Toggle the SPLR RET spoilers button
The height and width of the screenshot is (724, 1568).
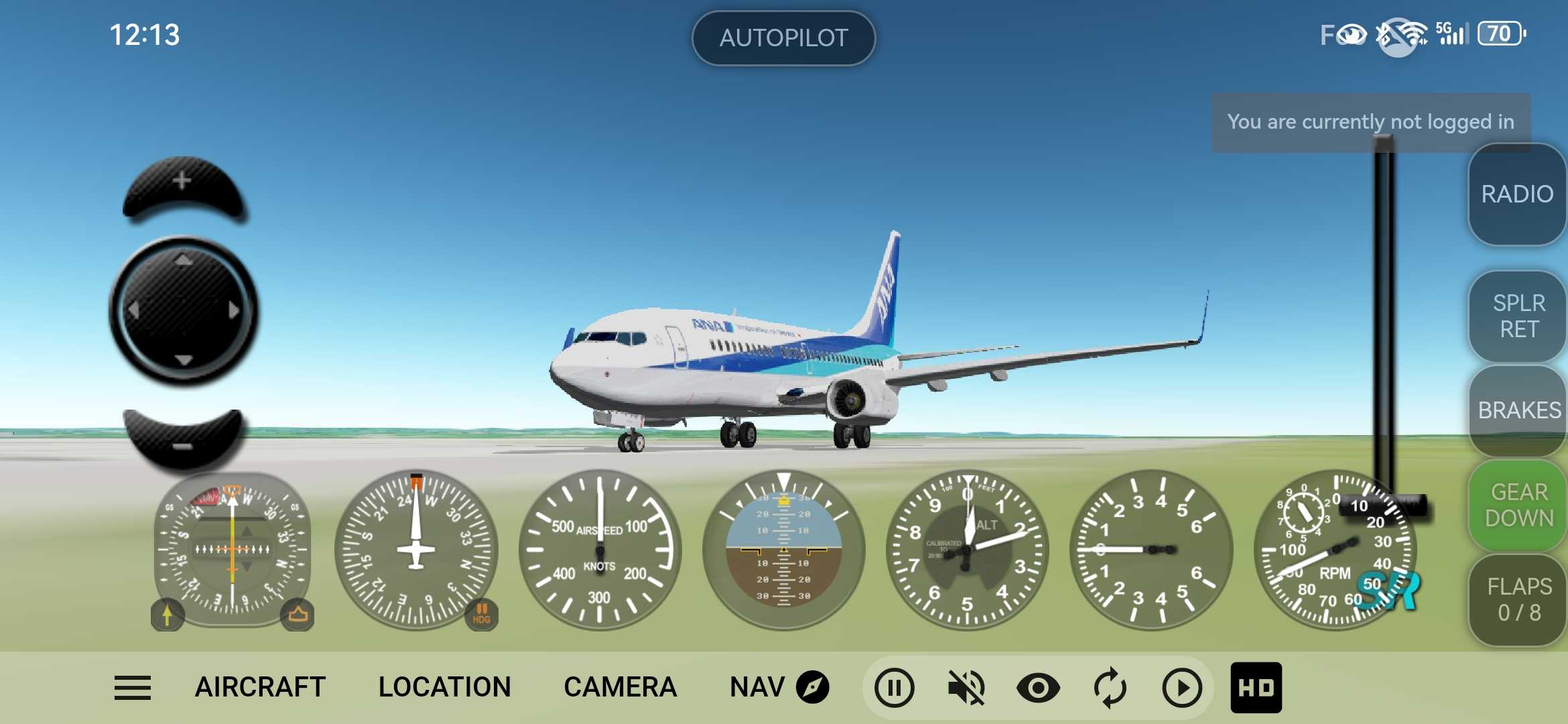[x=1518, y=316]
